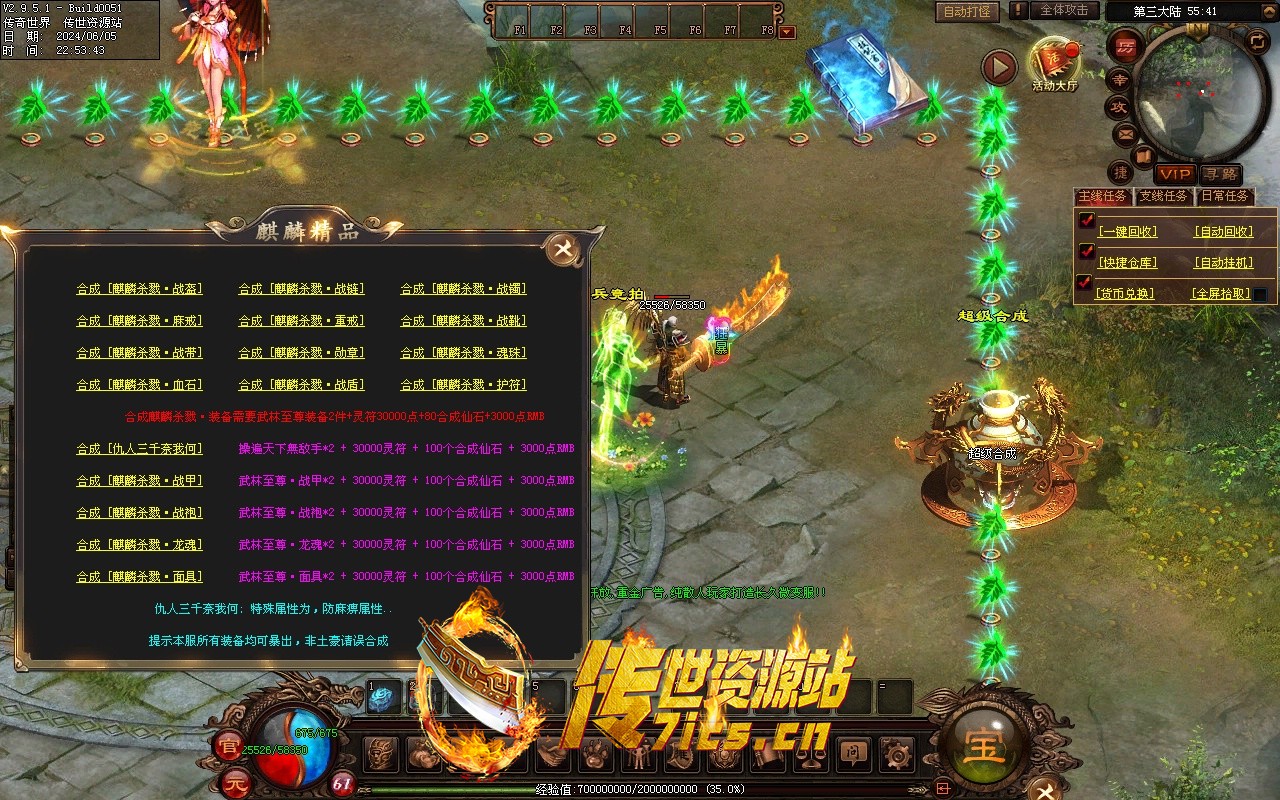Click the round play arrow button
The image size is (1280, 800).
(x=998, y=67)
